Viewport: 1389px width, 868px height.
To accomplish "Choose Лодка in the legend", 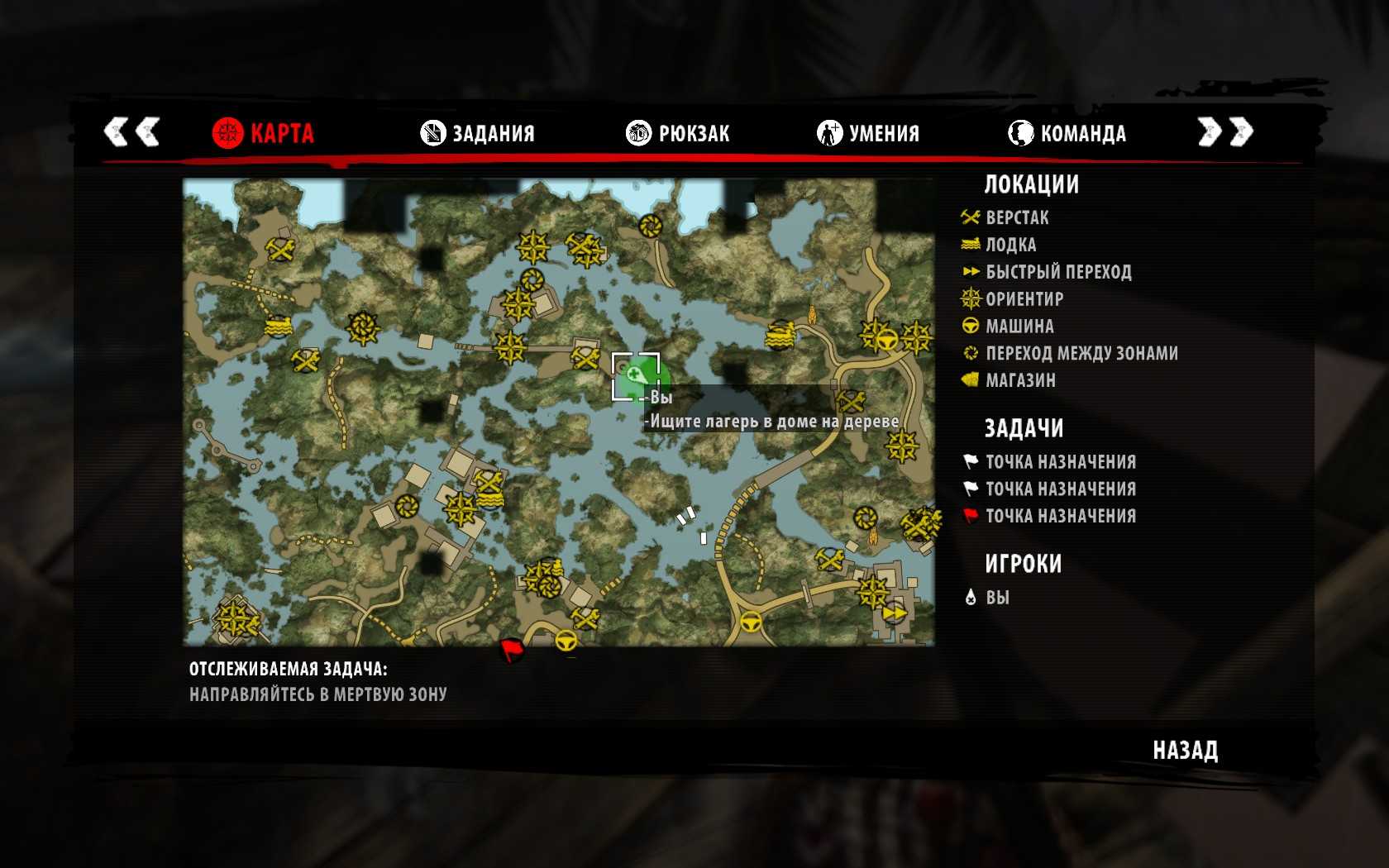I will point(1010,245).
